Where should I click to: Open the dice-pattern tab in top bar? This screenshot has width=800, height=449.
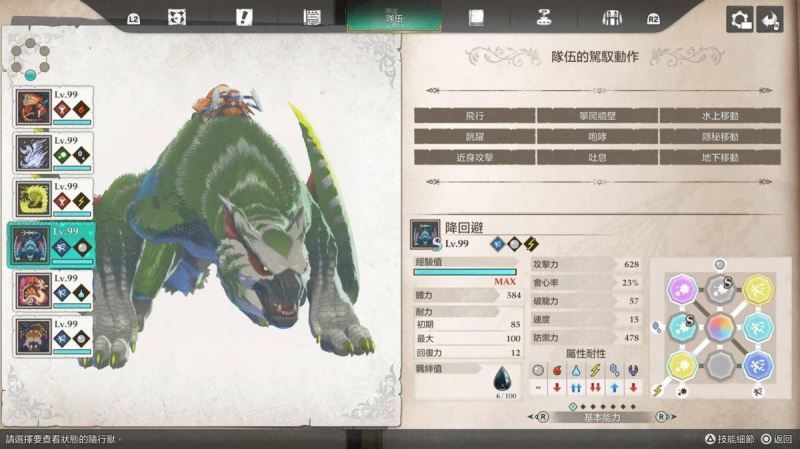point(178,17)
